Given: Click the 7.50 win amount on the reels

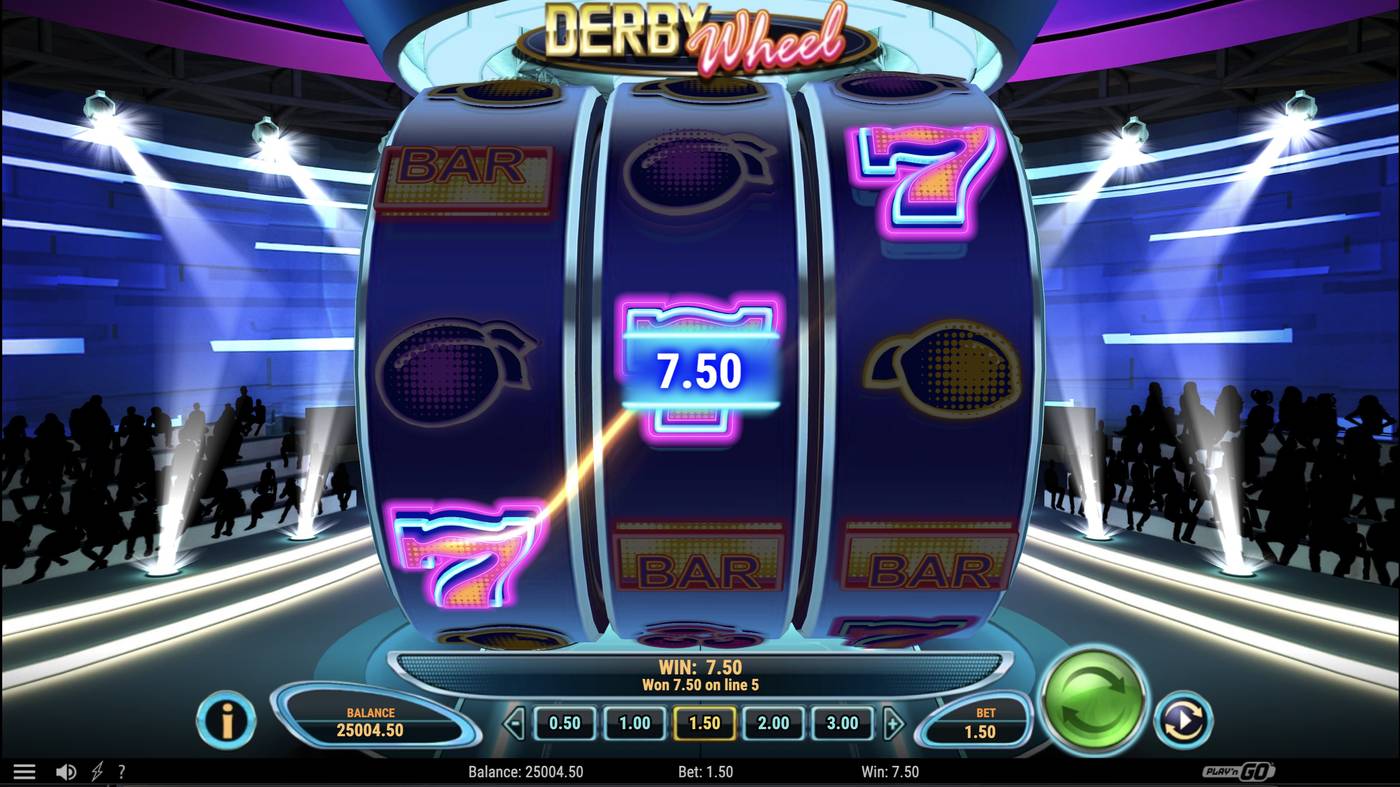Looking at the screenshot, I should (700, 371).
